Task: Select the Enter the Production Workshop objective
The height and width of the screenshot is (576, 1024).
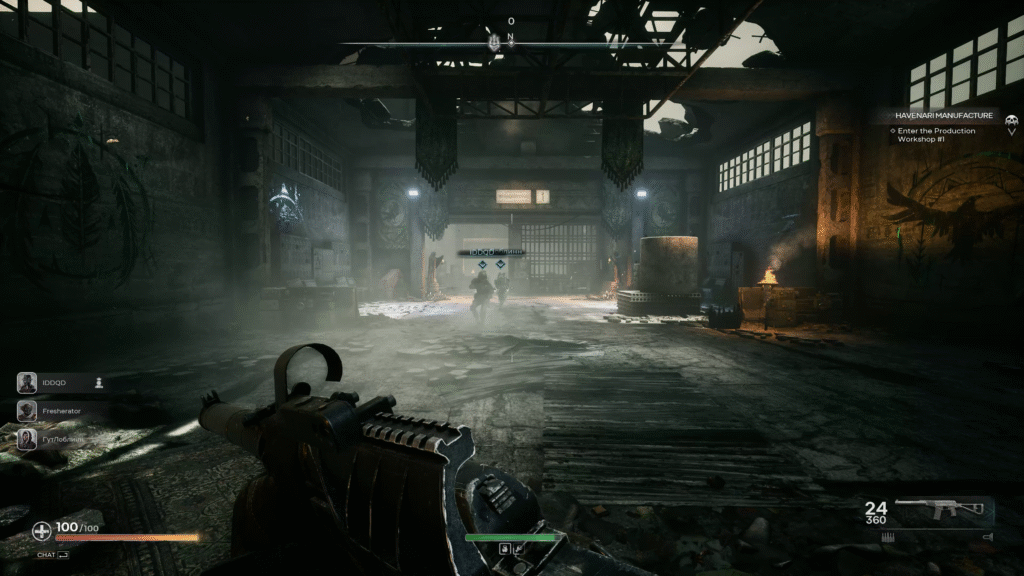Action: tap(935, 135)
